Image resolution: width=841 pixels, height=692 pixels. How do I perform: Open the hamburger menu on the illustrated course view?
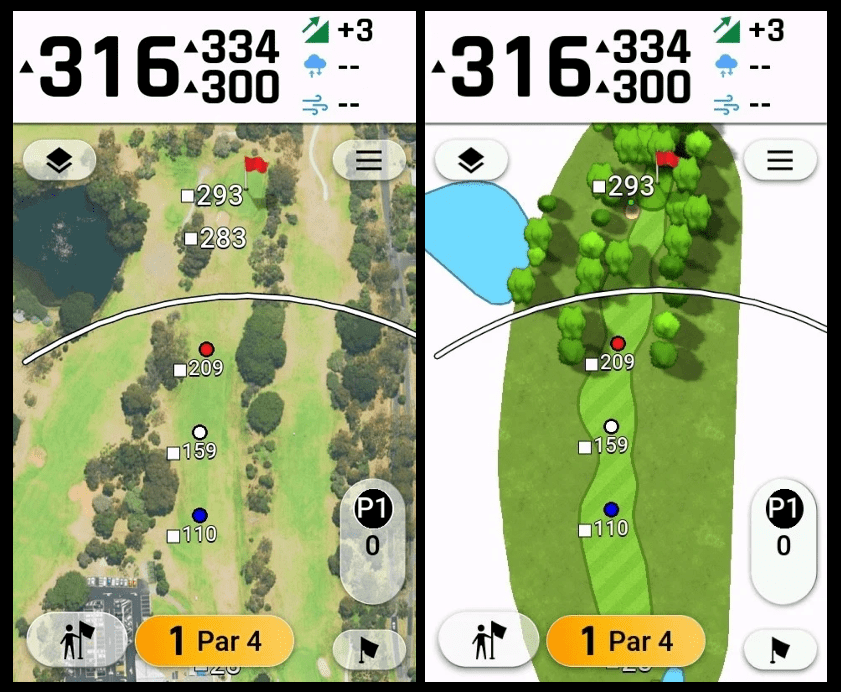[780, 160]
